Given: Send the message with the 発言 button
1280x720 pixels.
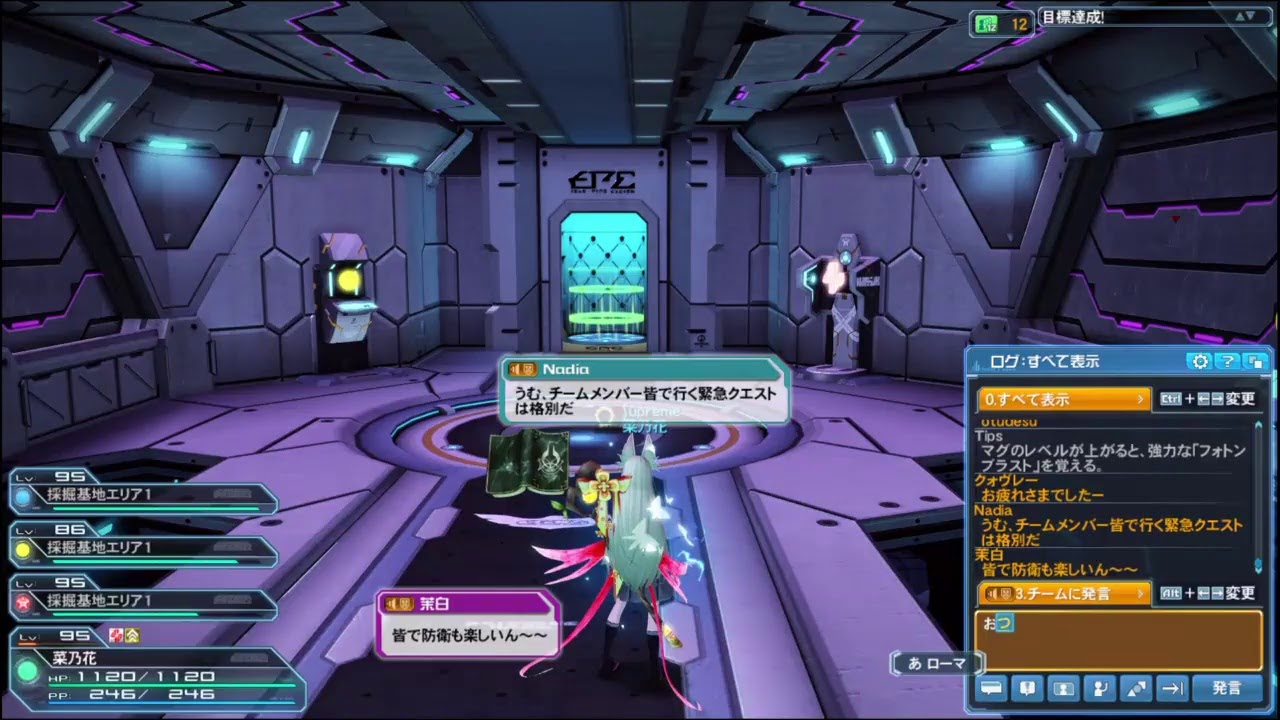Looking at the screenshot, I should pos(1227,688).
